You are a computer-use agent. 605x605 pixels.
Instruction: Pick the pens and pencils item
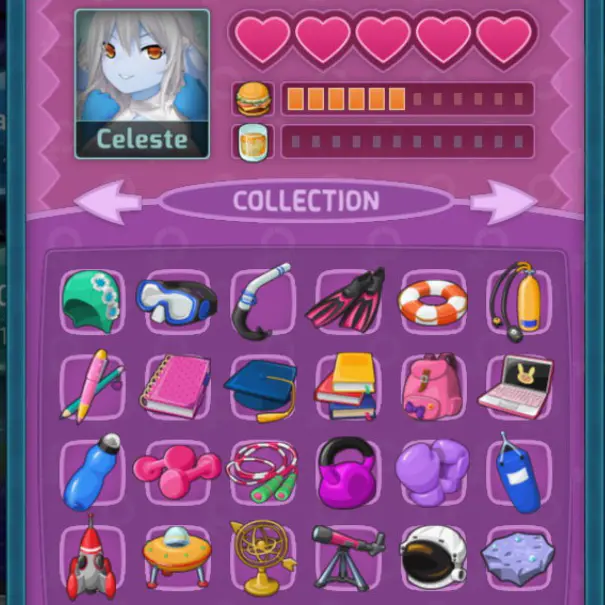pyautogui.click(x=91, y=385)
